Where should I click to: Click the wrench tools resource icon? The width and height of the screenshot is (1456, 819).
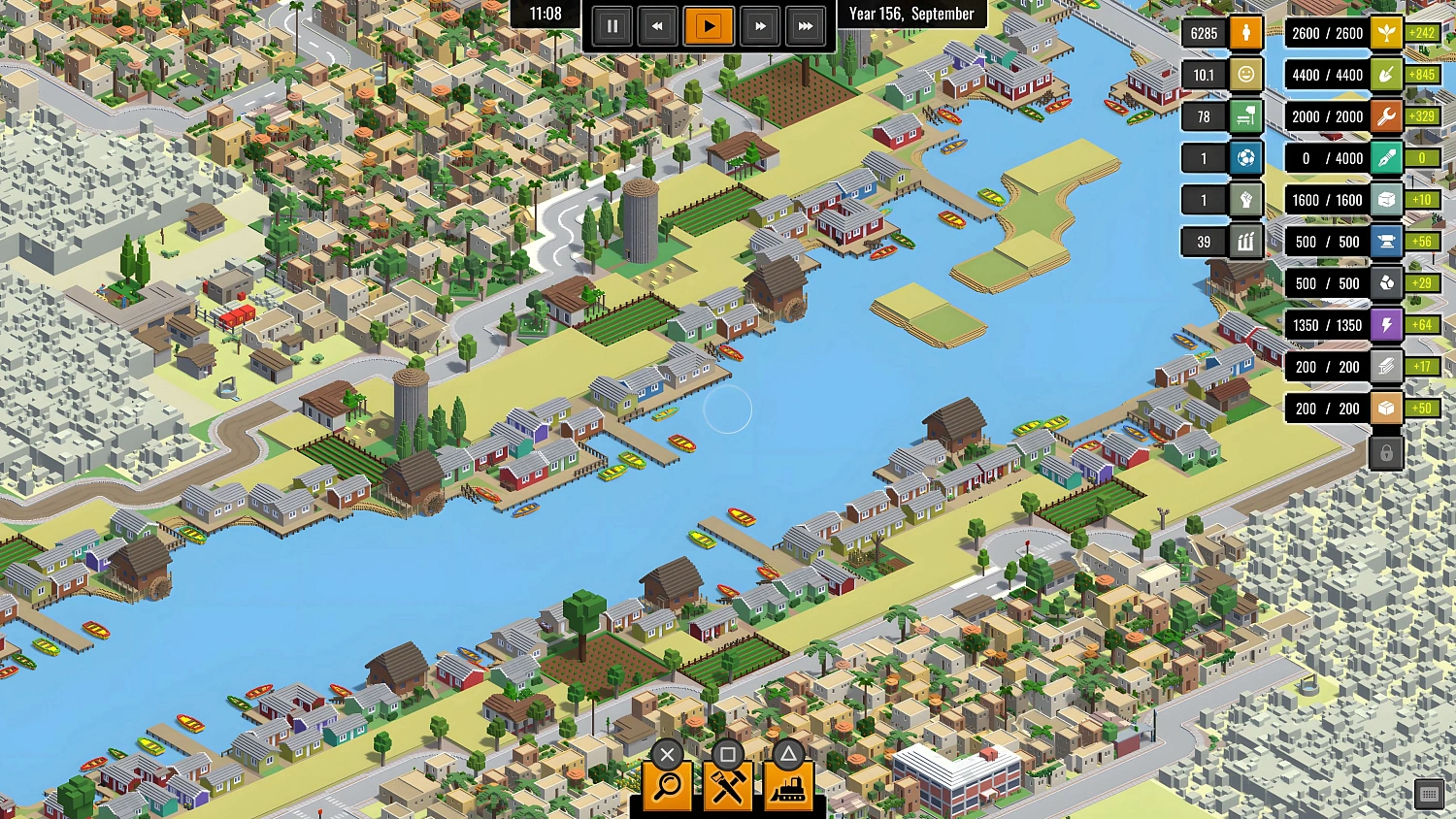click(1386, 115)
